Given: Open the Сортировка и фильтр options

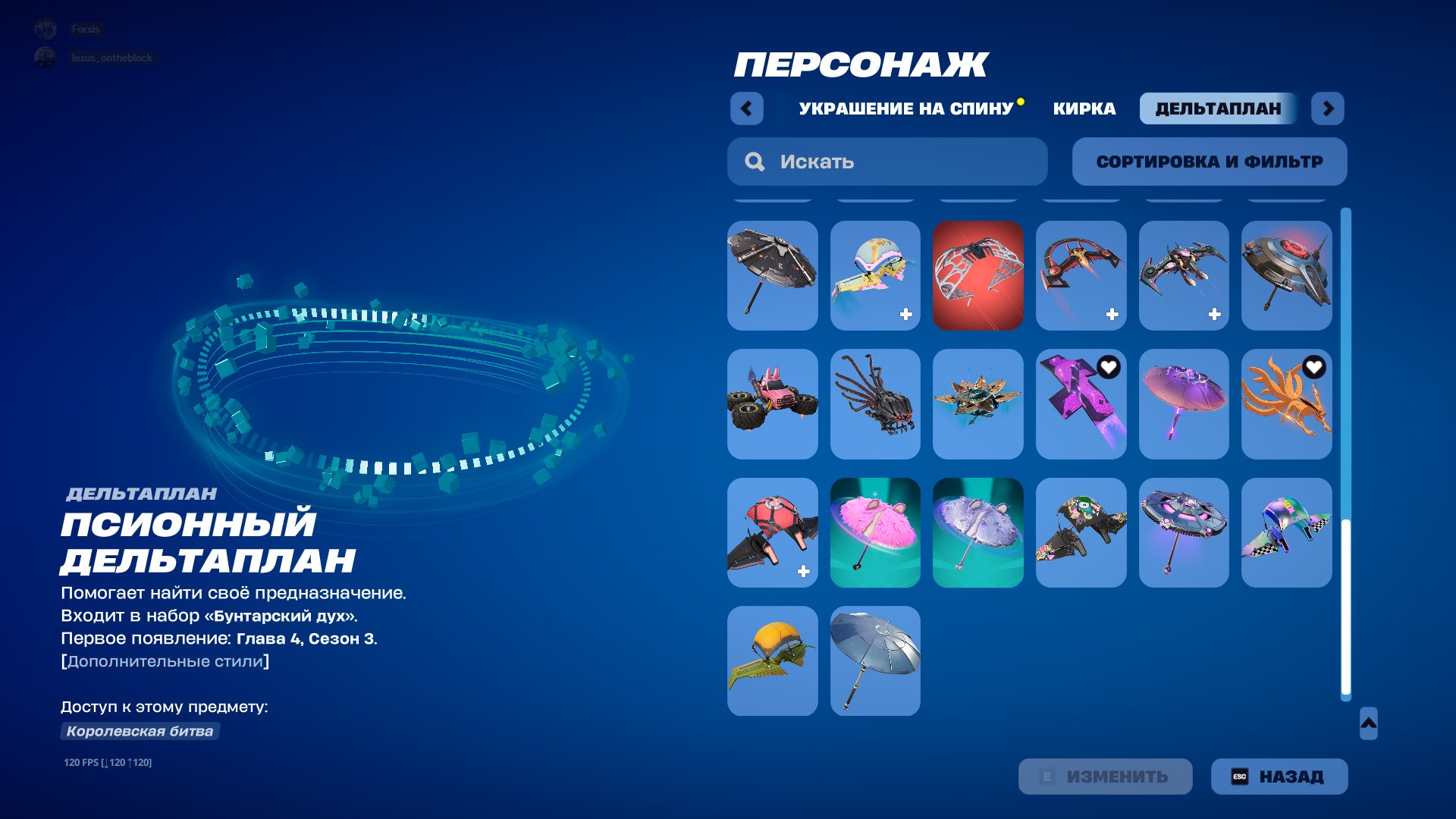Looking at the screenshot, I should (x=1209, y=161).
